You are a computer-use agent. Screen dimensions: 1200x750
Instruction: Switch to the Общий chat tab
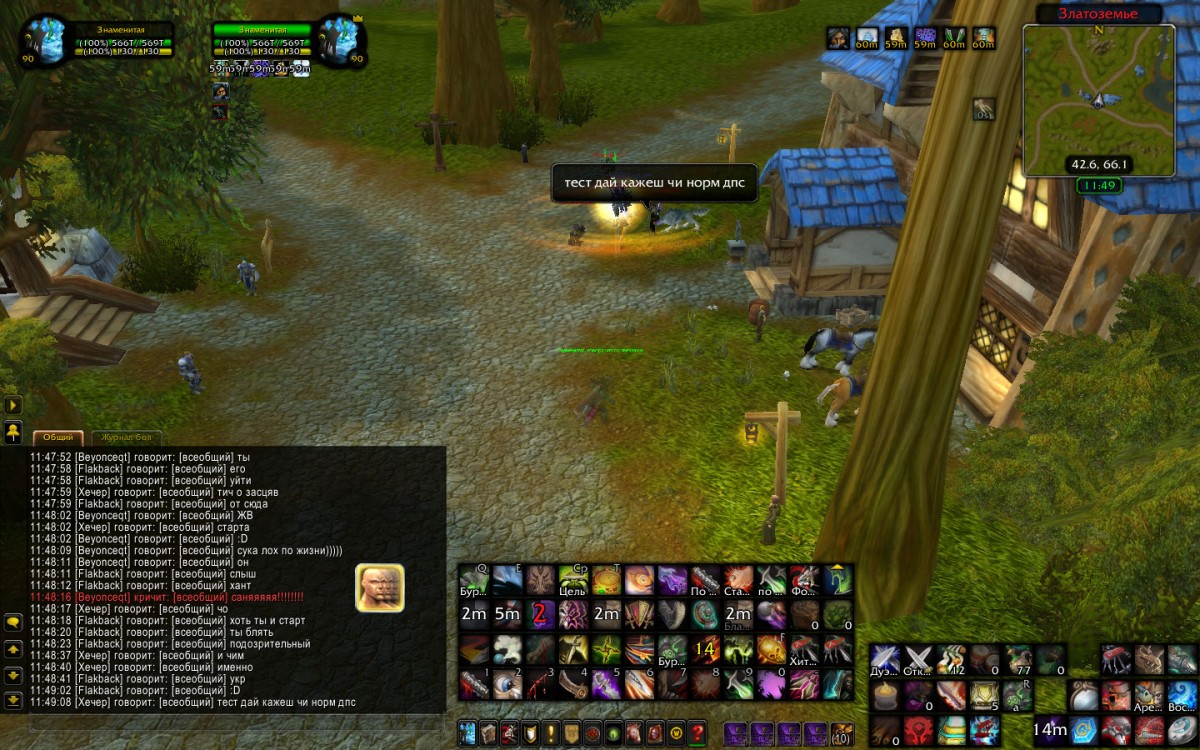(57, 437)
